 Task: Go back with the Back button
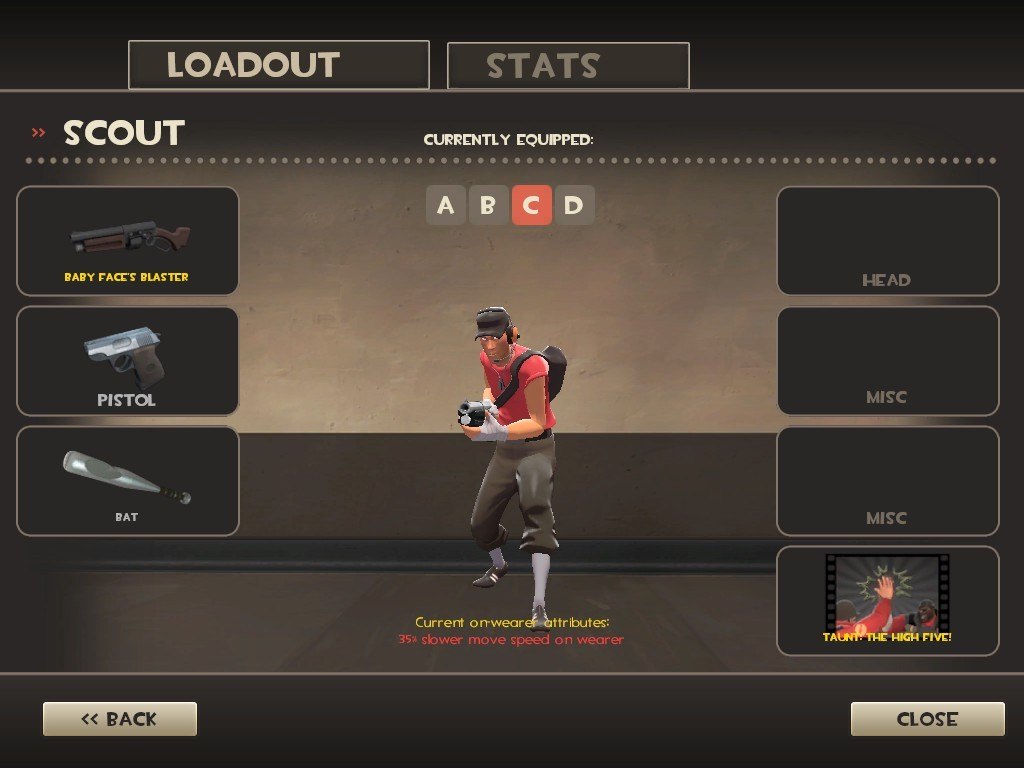120,719
